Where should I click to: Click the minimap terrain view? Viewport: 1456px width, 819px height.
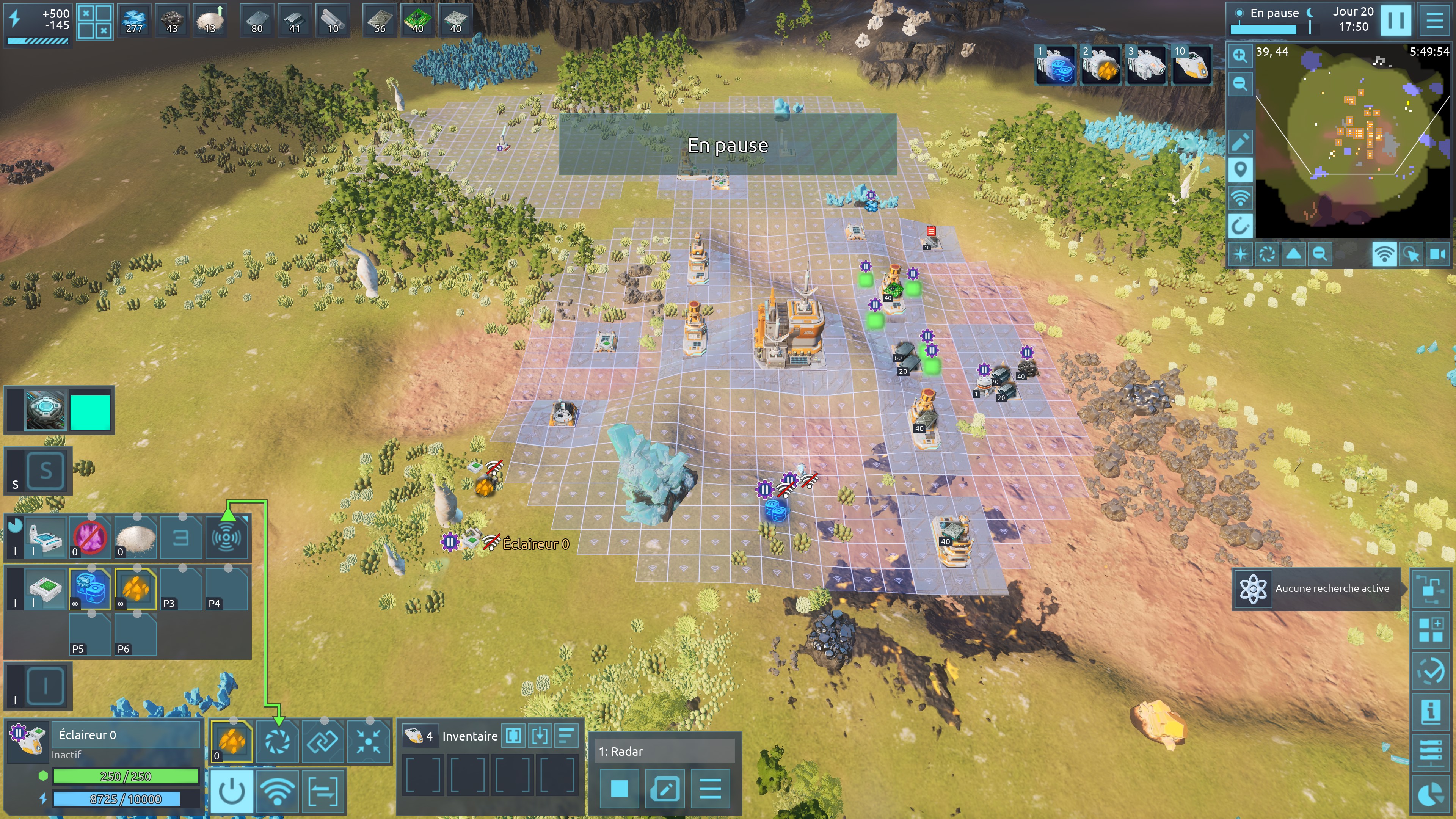1351,141
